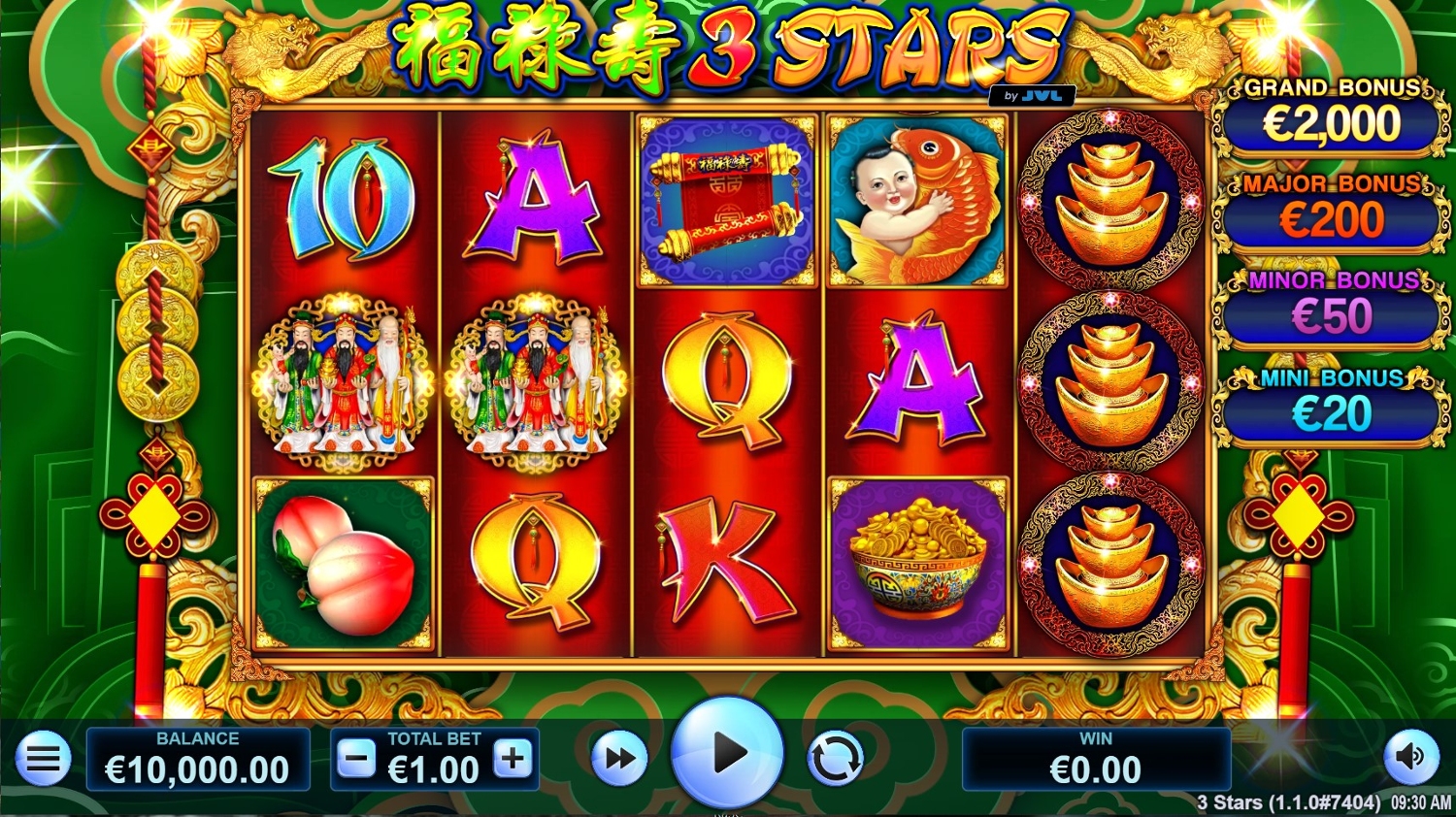This screenshot has height=817, width=1456.
Task: Increase total bet with plus button
Action: [x=513, y=760]
